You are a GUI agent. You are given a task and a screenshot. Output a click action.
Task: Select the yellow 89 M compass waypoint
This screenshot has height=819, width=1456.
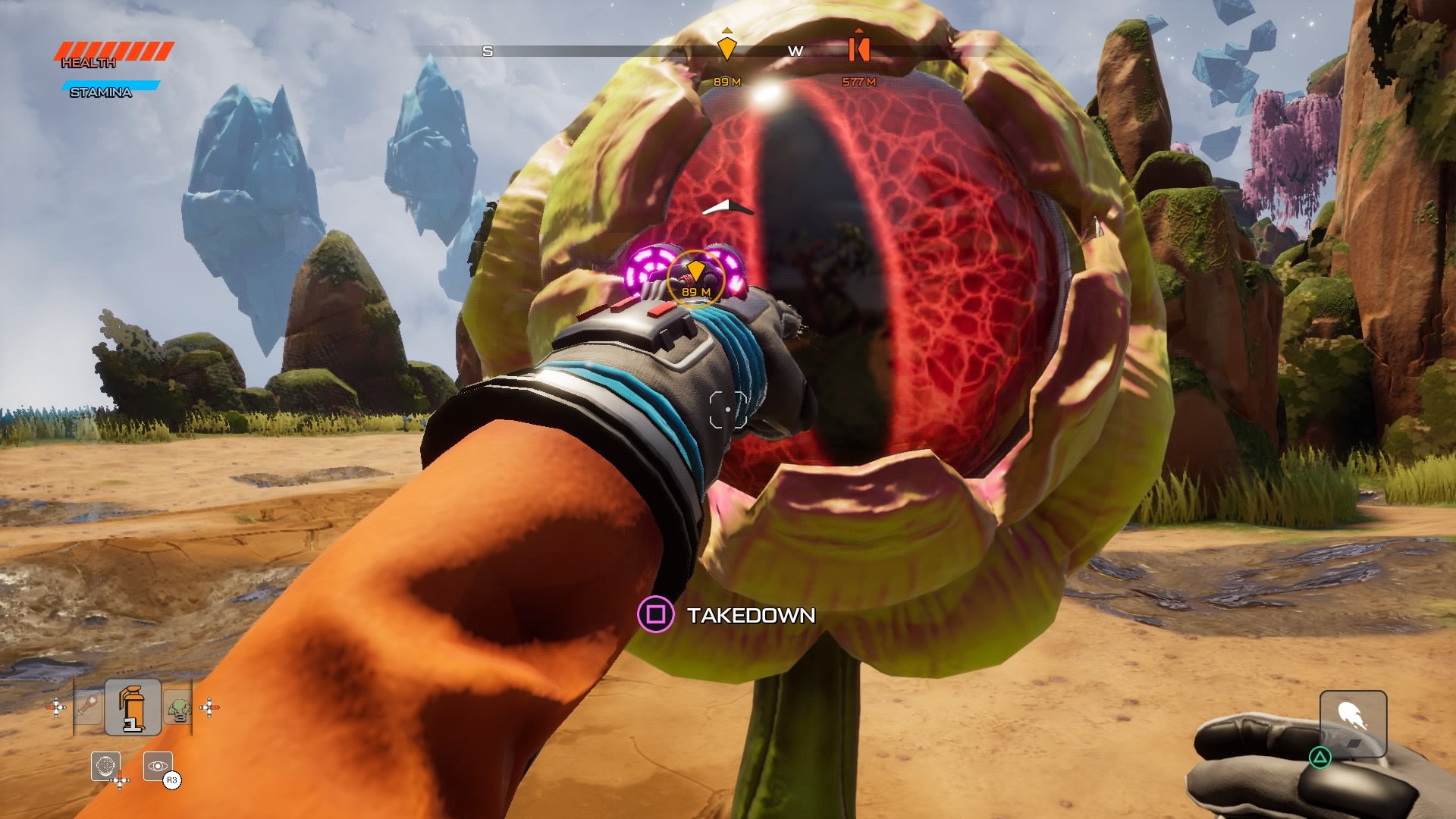coord(726,49)
